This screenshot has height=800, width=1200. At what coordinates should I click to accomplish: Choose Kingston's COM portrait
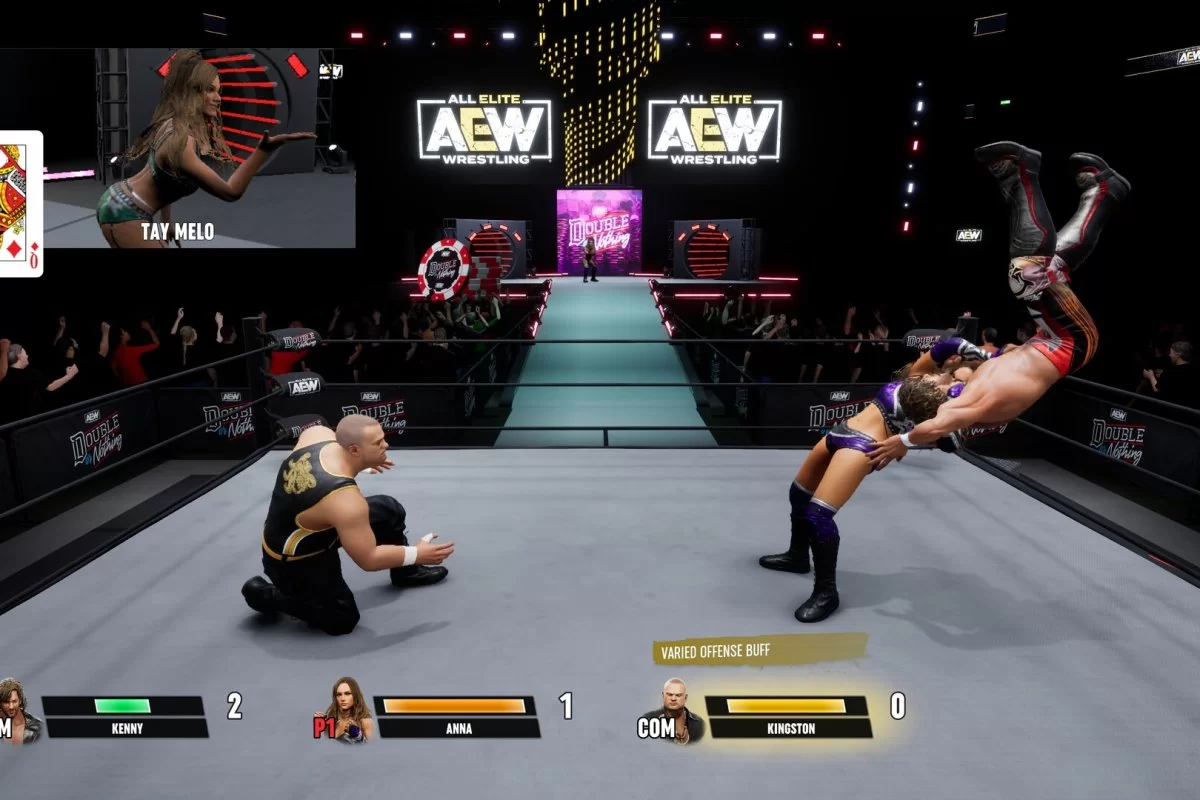click(x=680, y=711)
